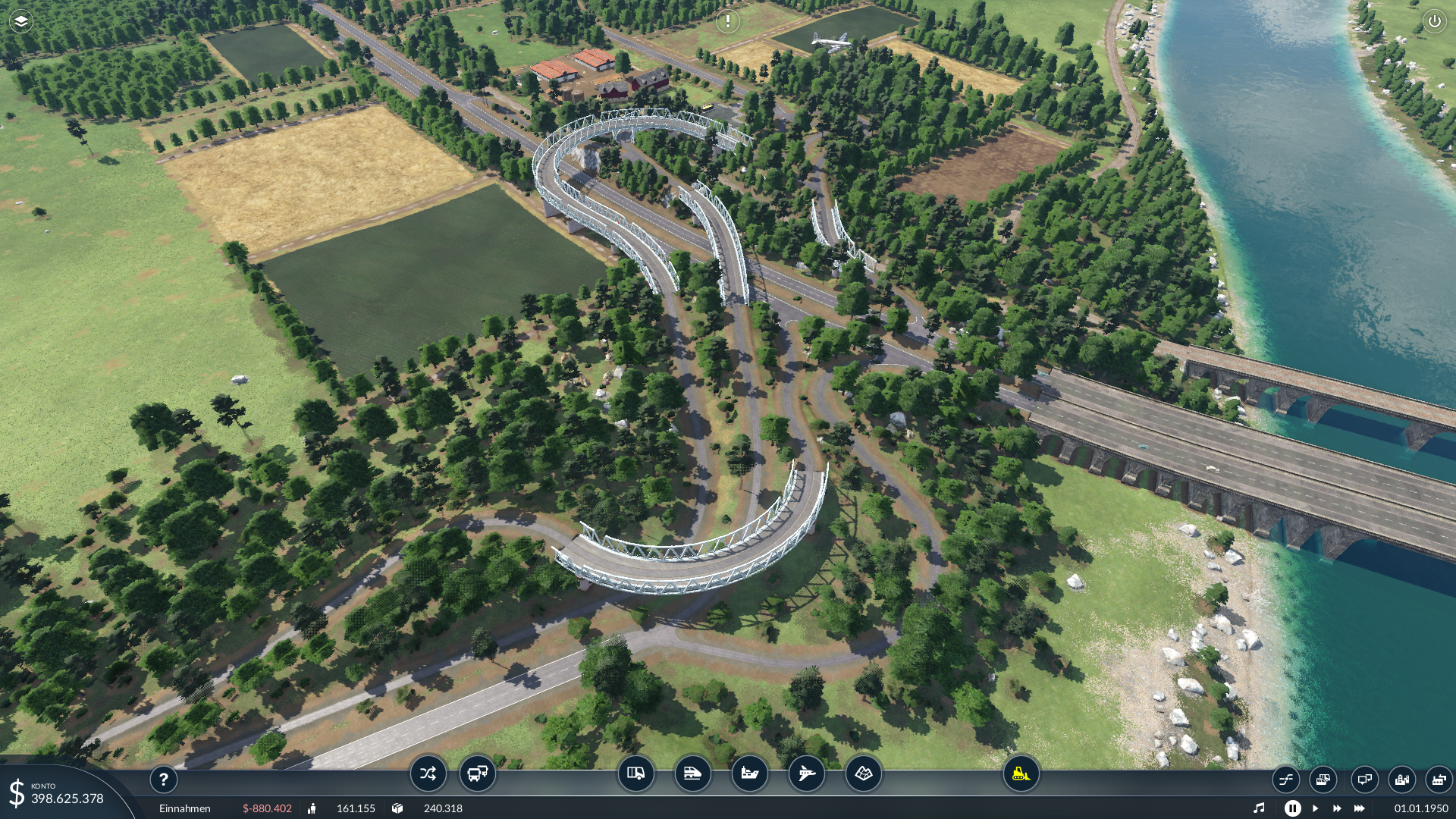Open the town buildings list
The width and height of the screenshot is (1456, 819).
click(x=1401, y=779)
